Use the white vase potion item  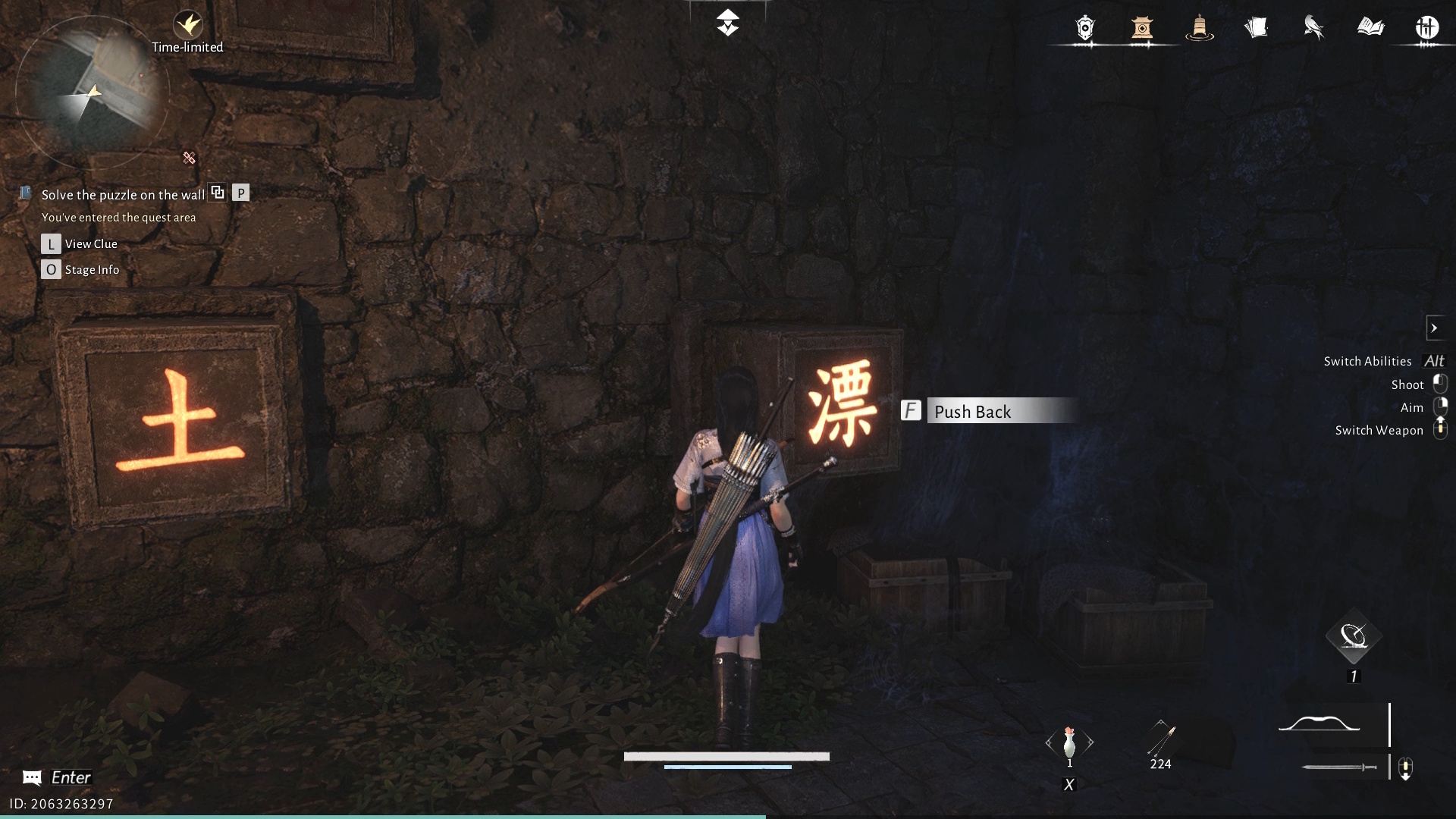pyautogui.click(x=1069, y=743)
